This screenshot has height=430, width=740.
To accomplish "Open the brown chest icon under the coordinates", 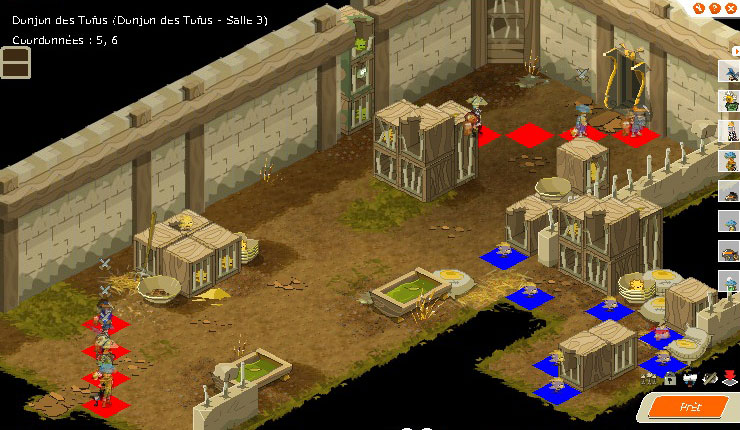I will (x=15, y=62).
